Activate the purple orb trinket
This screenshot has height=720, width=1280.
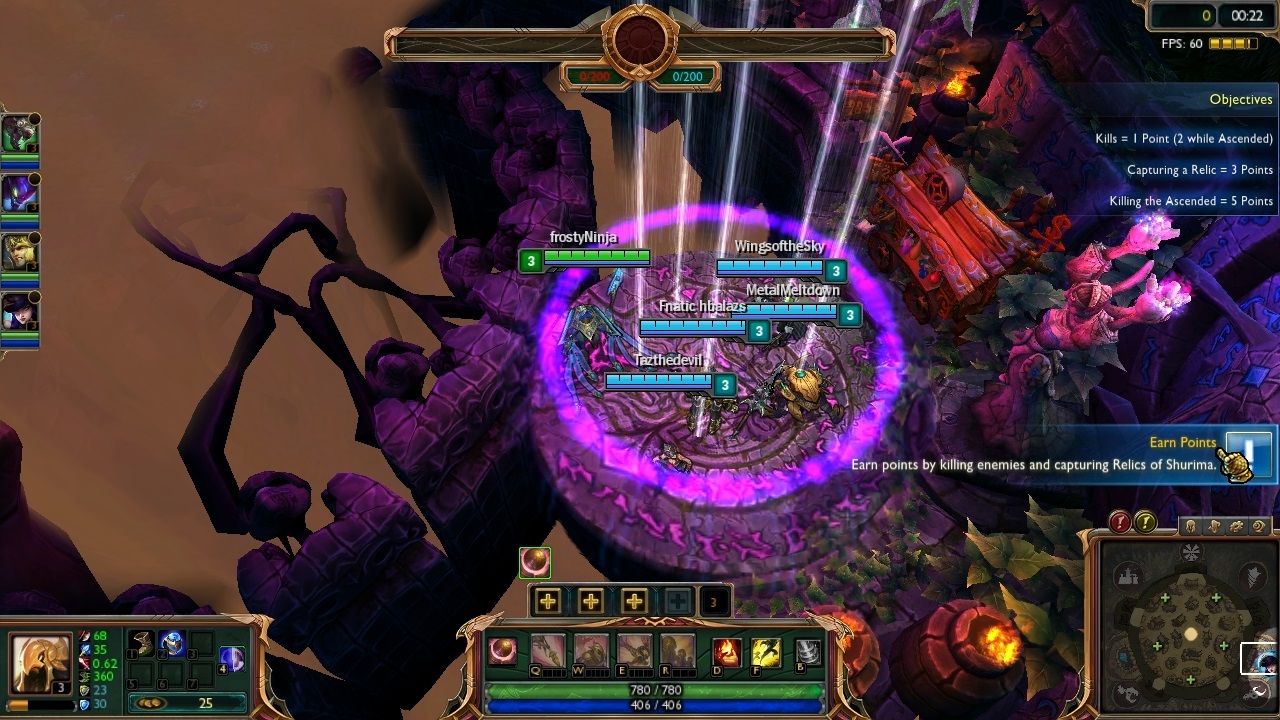click(x=231, y=658)
